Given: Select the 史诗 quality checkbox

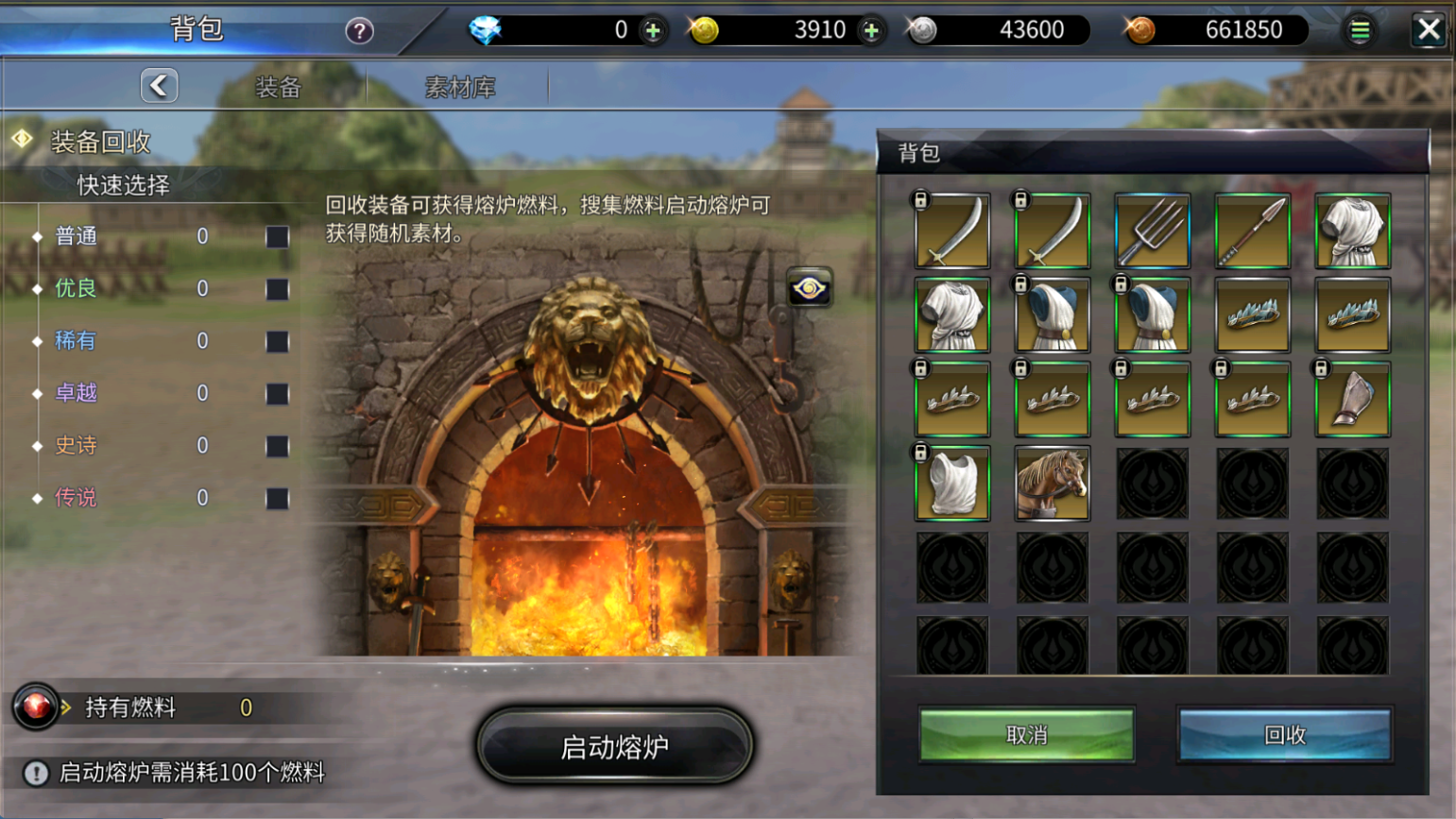Looking at the screenshot, I should pyautogui.click(x=277, y=446).
